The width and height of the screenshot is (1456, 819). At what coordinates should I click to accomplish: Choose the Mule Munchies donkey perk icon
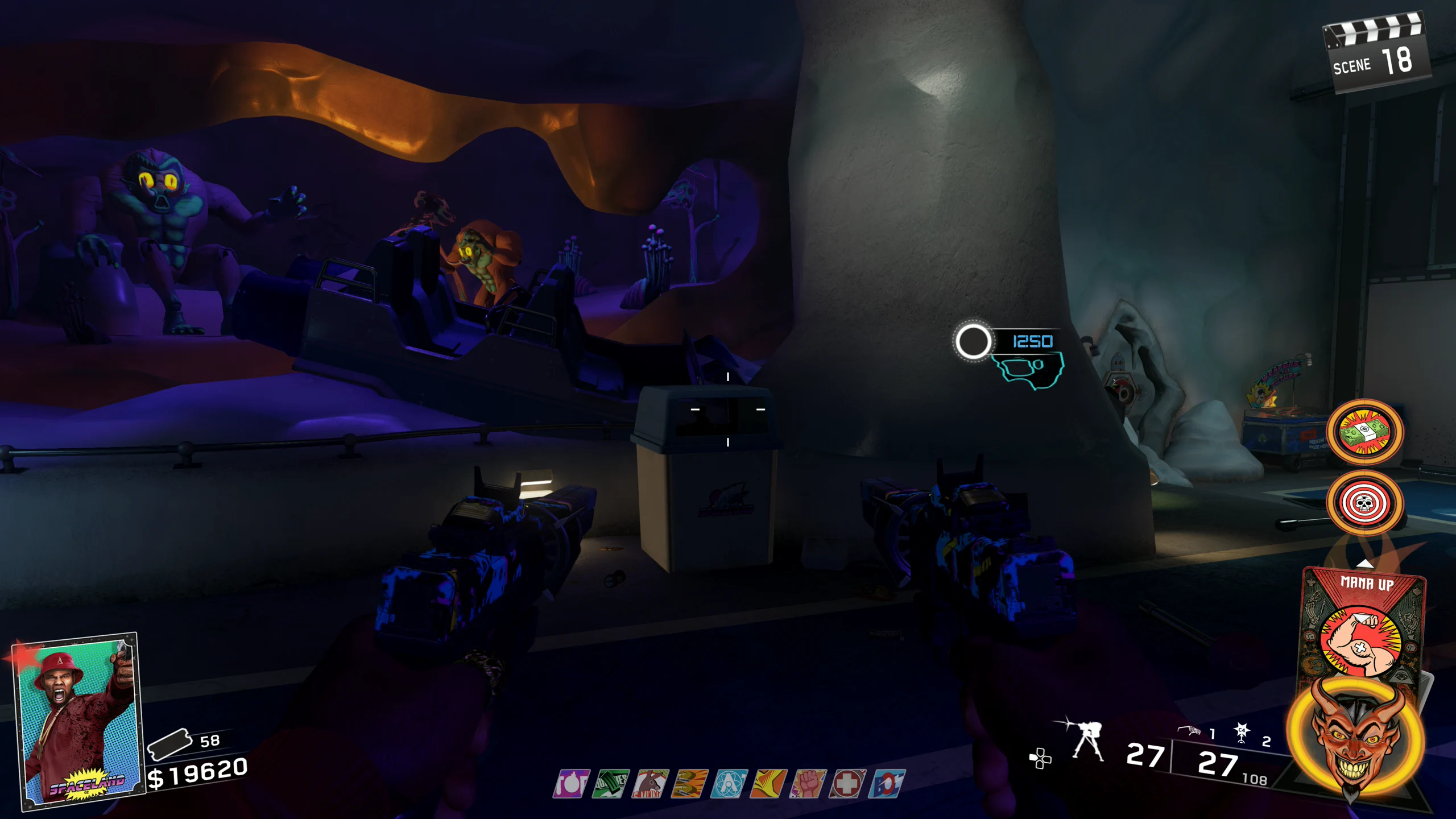pos(650,784)
